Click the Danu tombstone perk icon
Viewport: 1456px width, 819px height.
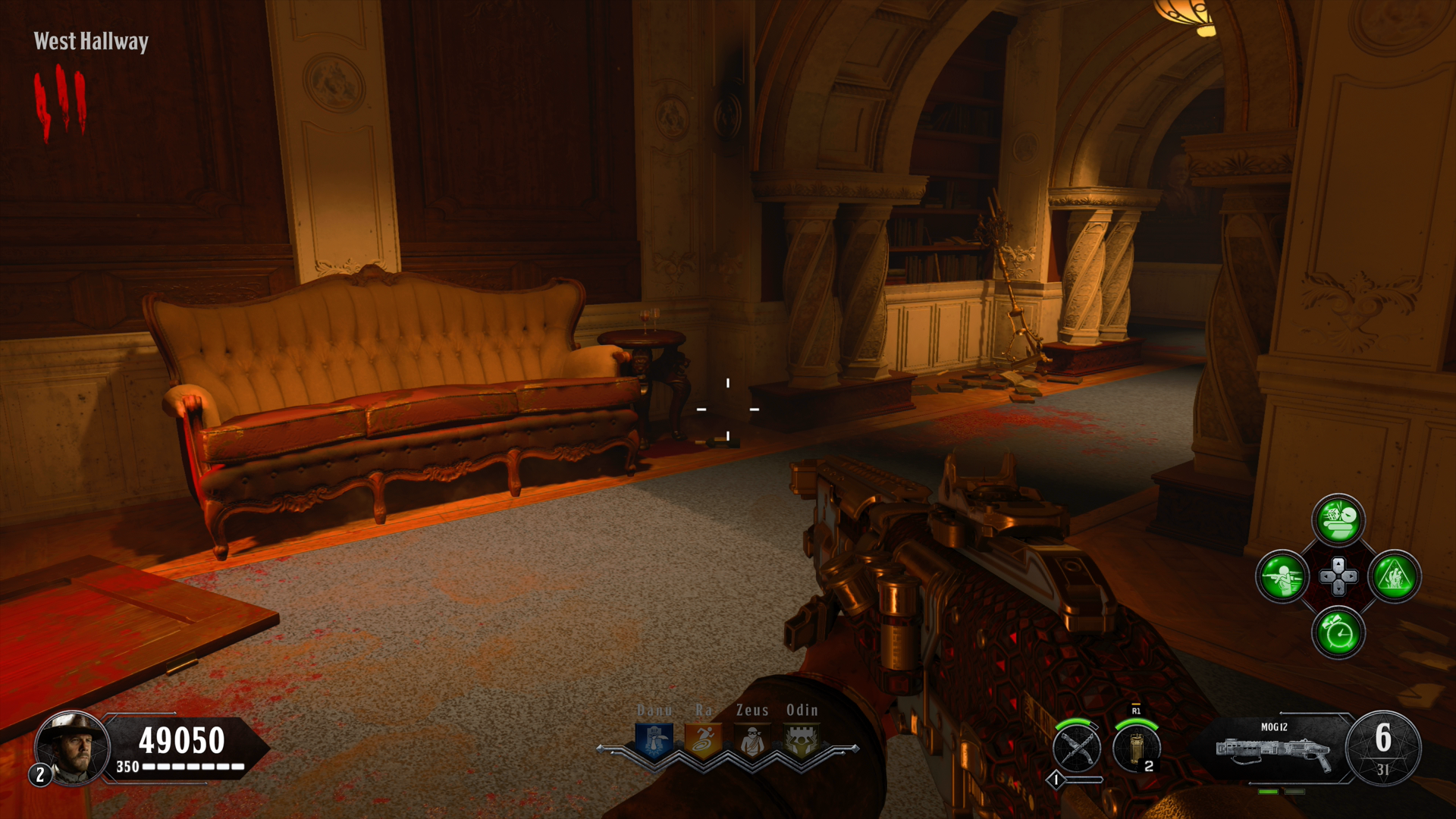(x=654, y=739)
